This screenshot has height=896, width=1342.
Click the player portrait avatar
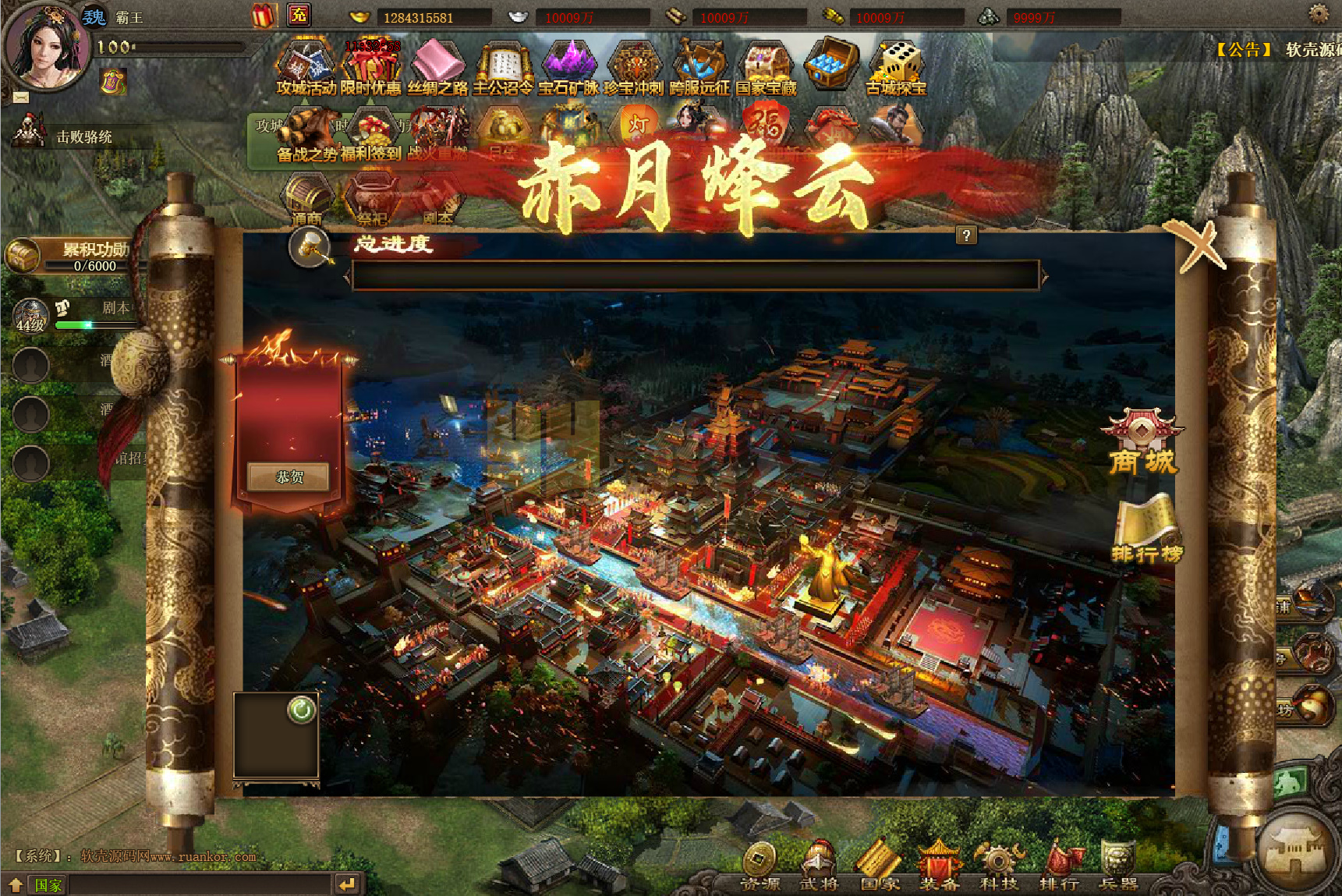click(x=44, y=47)
